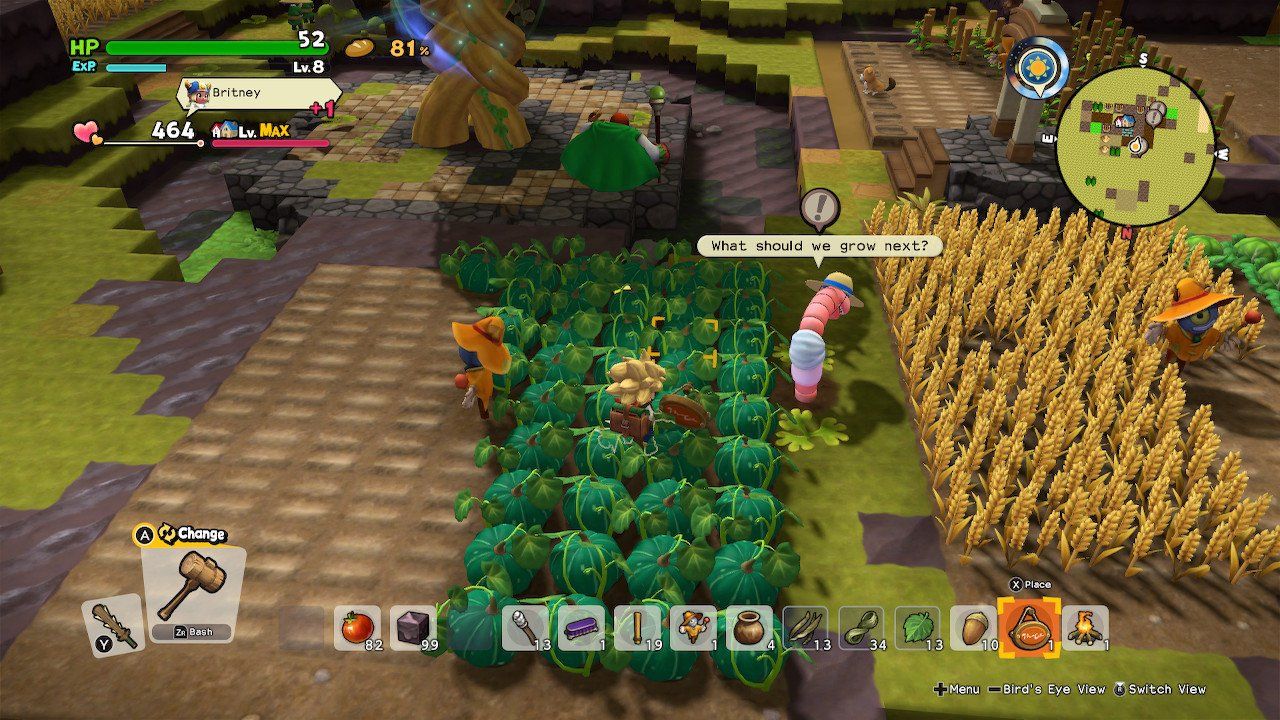Pick the clay pot hotbar slot
This screenshot has width=1280, height=720.
749,628
